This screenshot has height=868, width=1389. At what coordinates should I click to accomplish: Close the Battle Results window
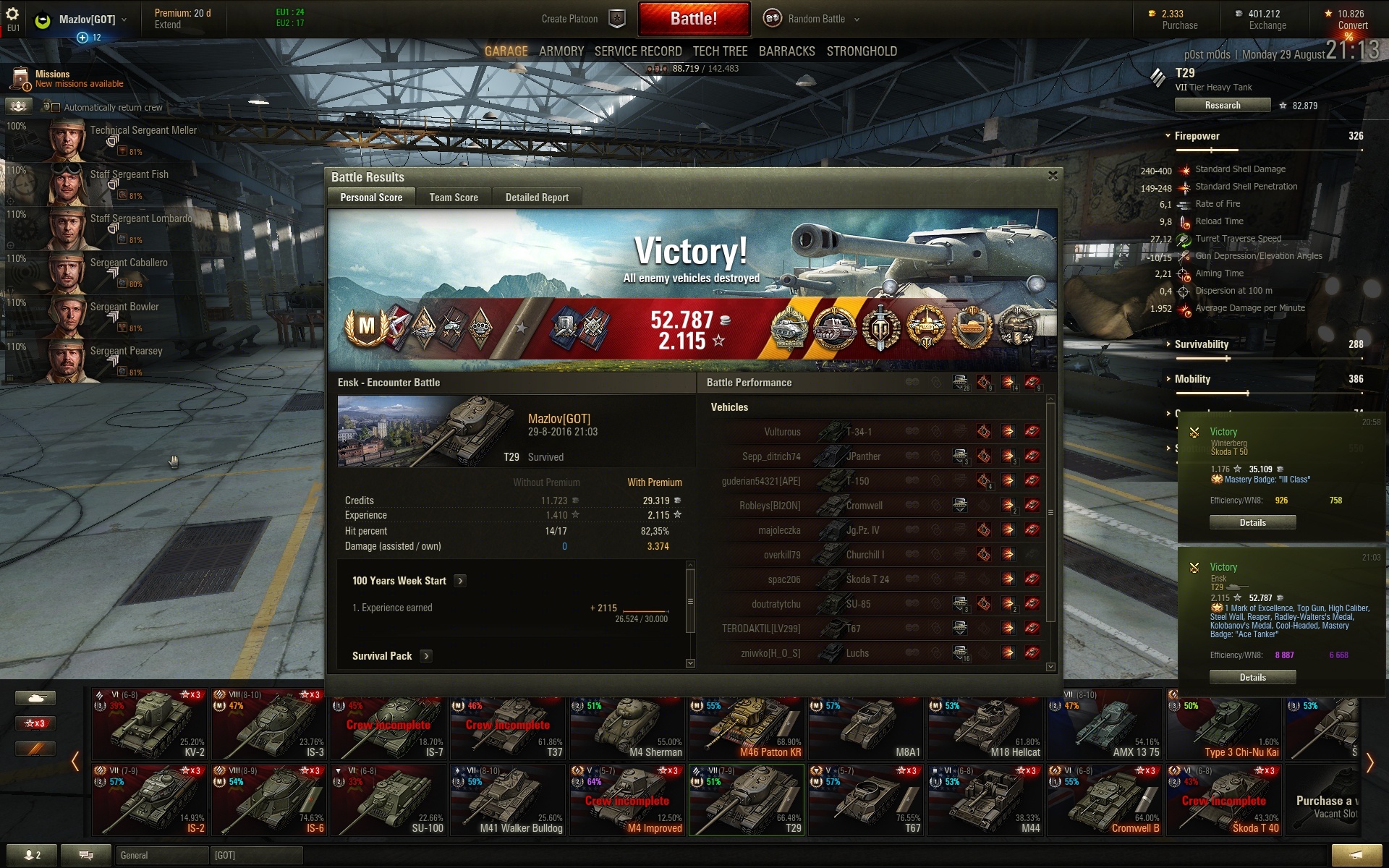tap(1053, 176)
